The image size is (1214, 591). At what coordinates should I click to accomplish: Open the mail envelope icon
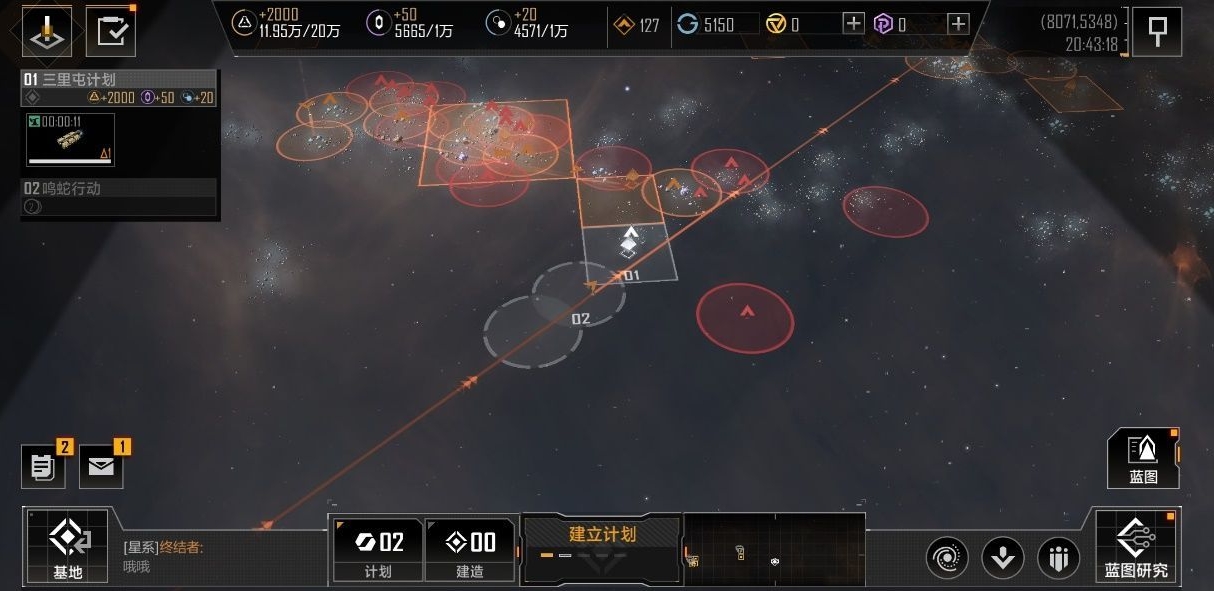[100, 467]
